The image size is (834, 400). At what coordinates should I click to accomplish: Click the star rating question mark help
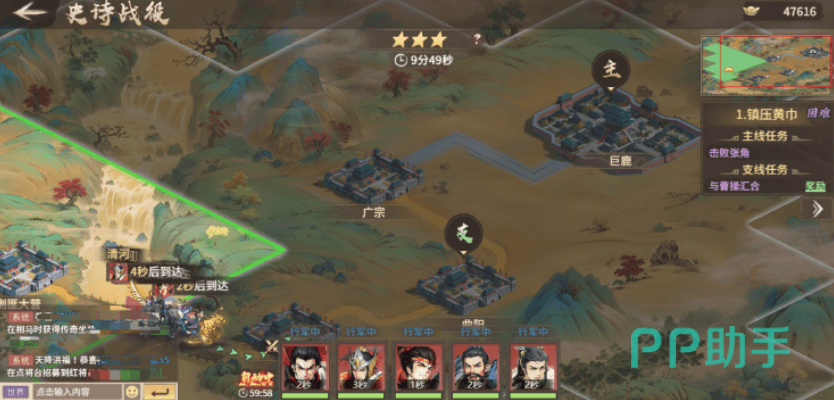pyautogui.click(x=477, y=41)
